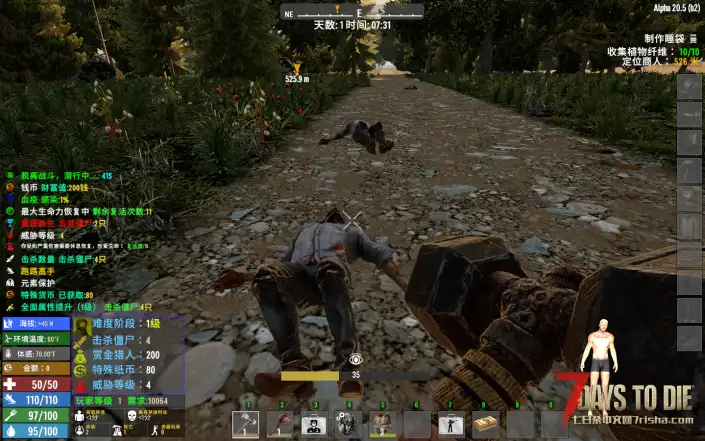Click the bounty hunter money bag icon
This screenshot has width=705, height=441.
point(82,354)
